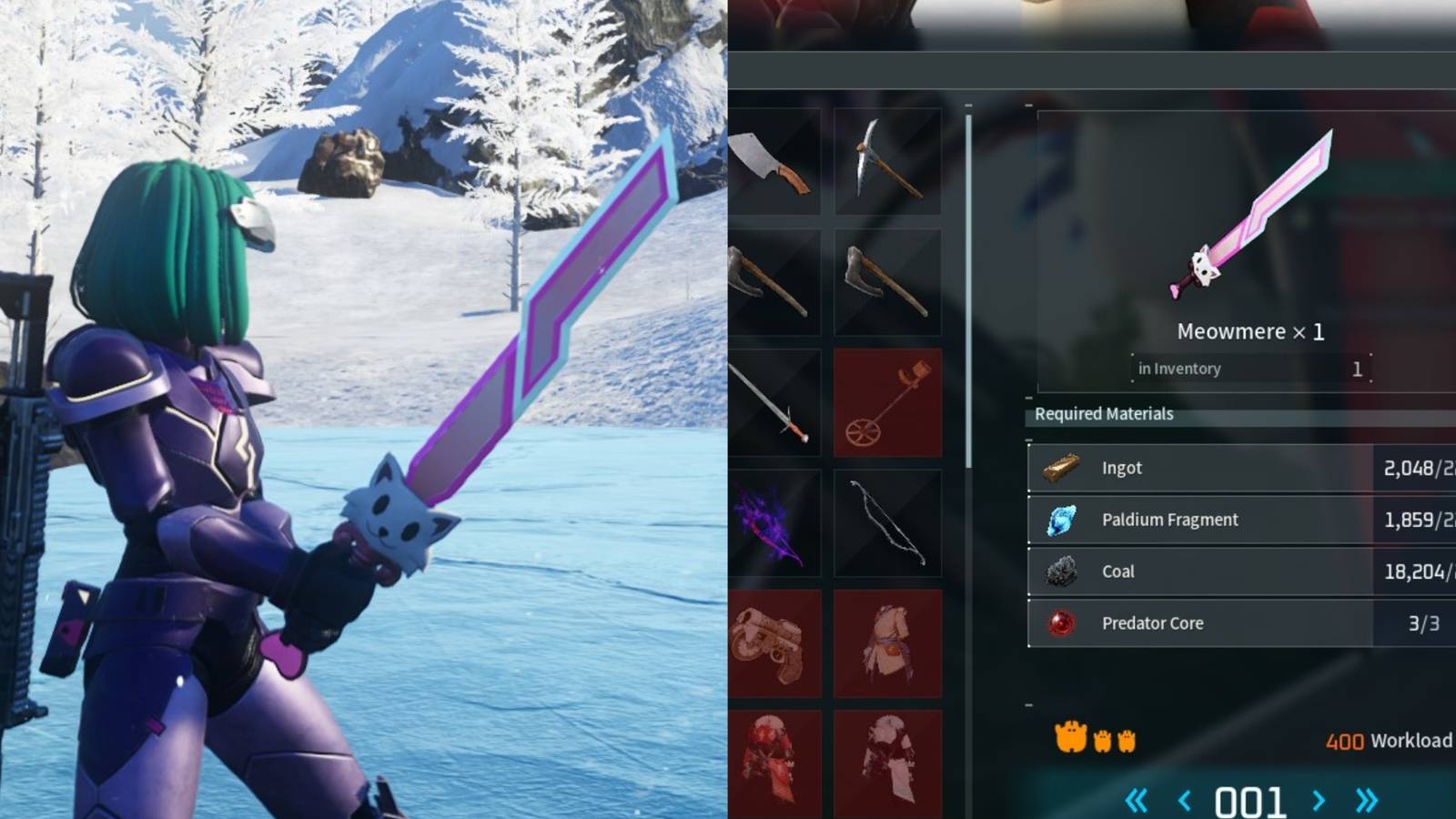This screenshot has height=819, width=1456.
Task: Select the Crusher recipe in the red slot
Action: click(x=887, y=402)
